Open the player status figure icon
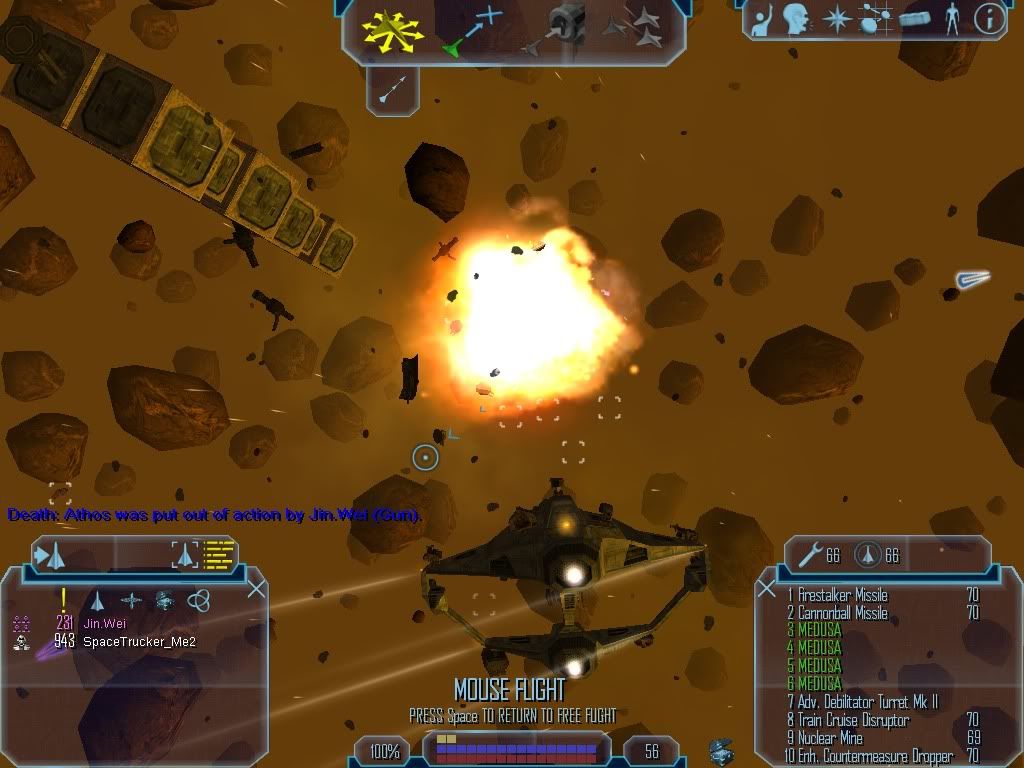This screenshot has width=1024, height=768. point(951,20)
